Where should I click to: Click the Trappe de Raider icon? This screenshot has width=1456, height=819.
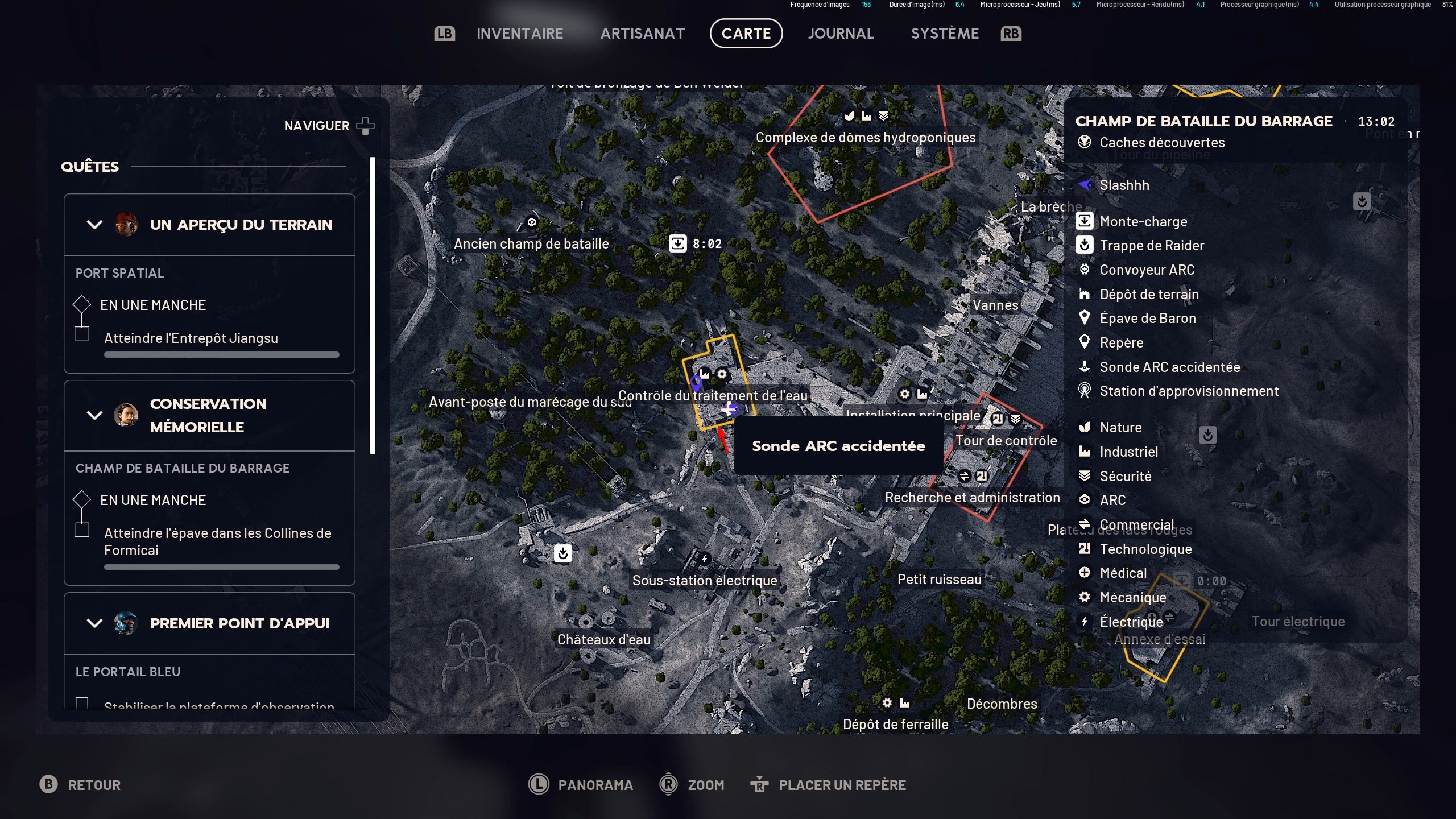tap(1085, 245)
